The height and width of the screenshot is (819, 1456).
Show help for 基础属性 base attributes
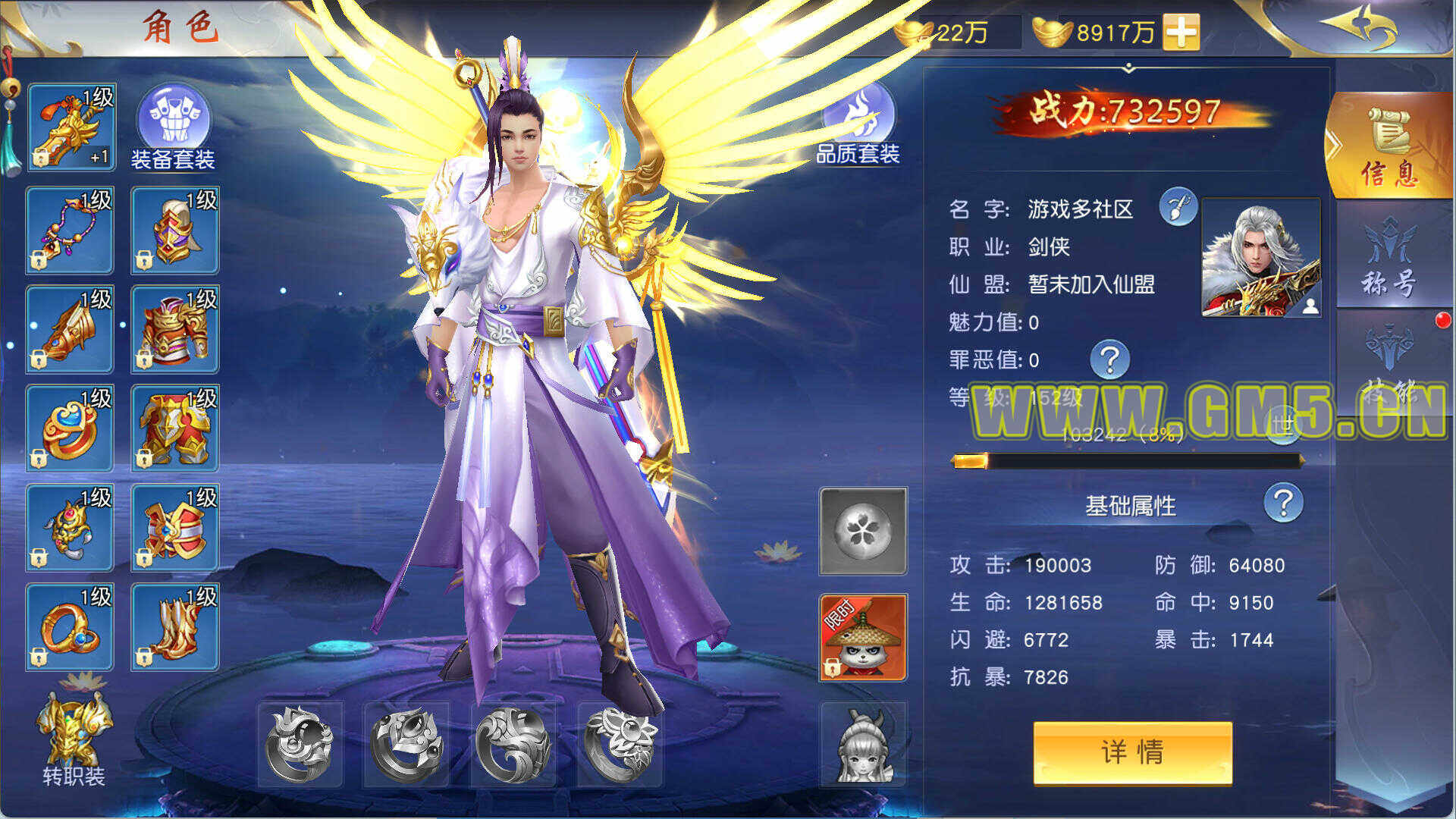point(1283,503)
